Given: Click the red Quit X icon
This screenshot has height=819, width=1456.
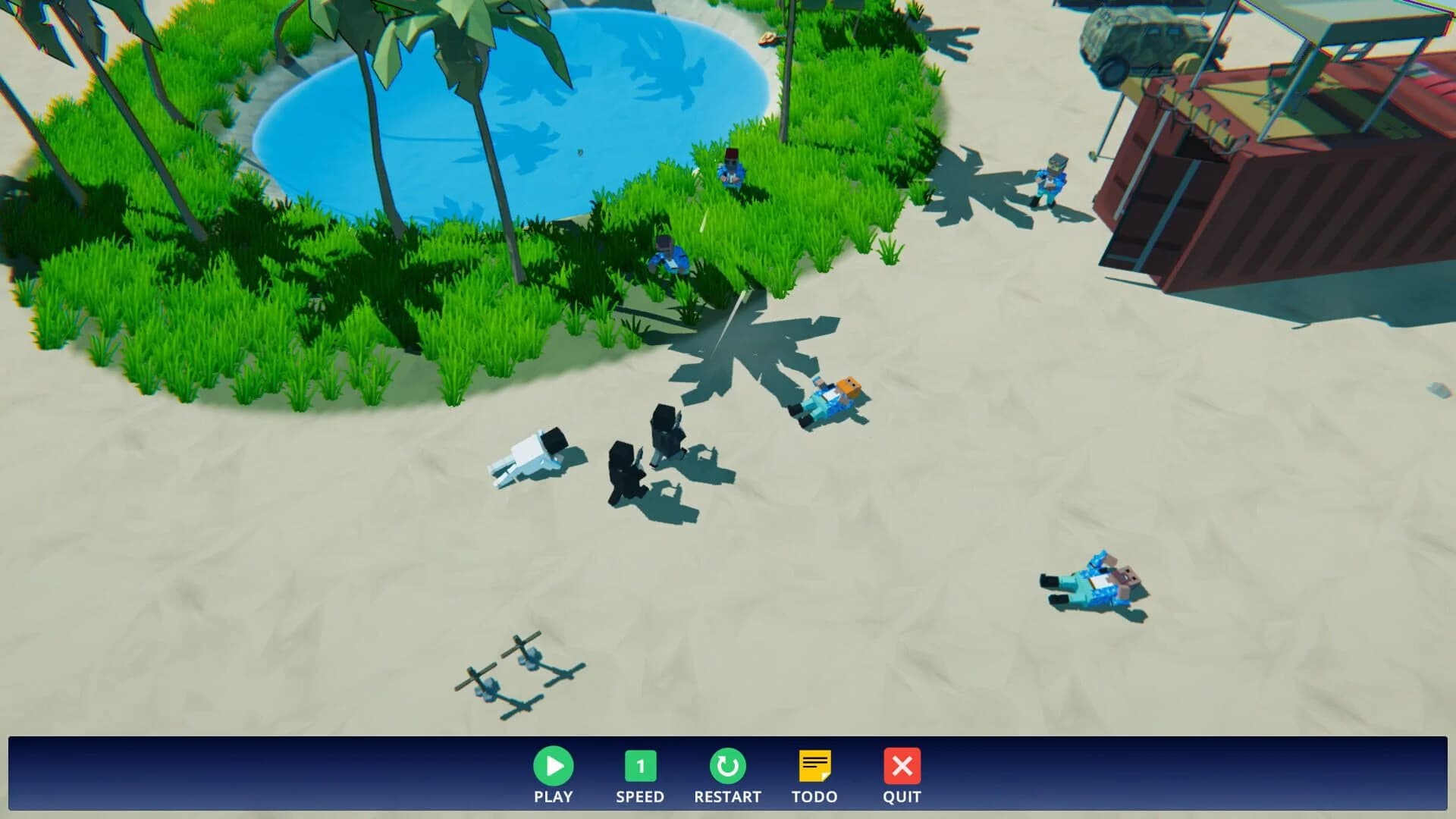Looking at the screenshot, I should pyautogui.click(x=902, y=767).
